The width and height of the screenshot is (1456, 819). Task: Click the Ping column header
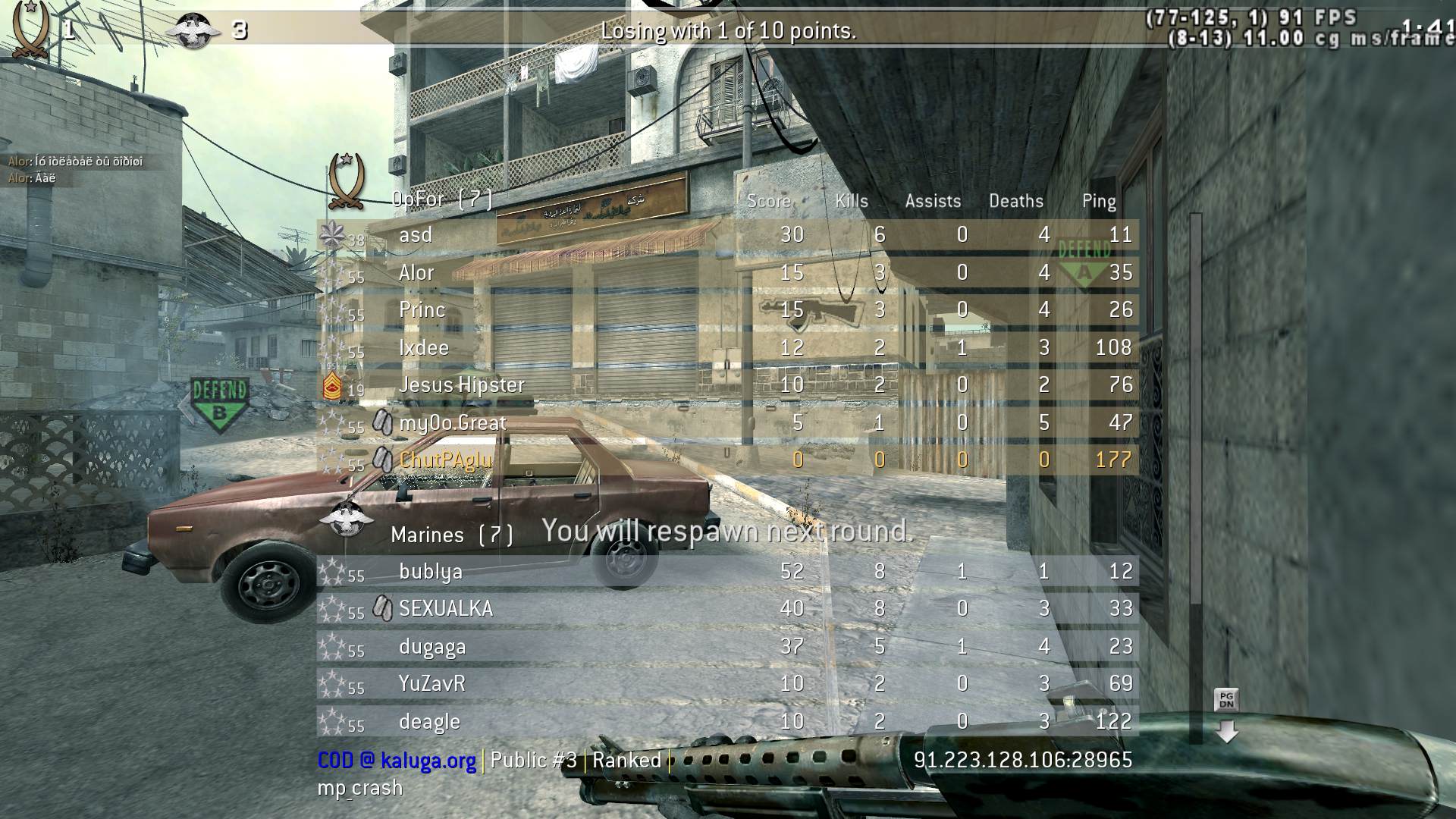[1098, 201]
